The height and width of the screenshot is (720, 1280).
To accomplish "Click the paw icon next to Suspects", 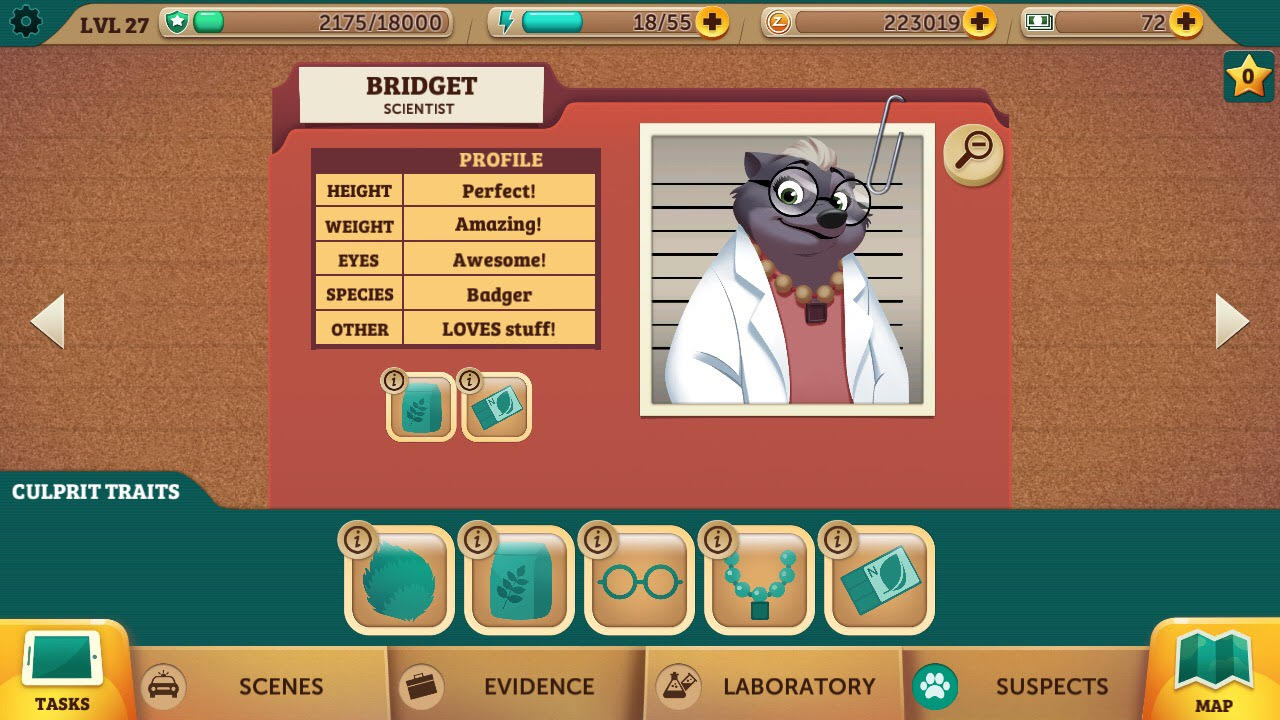I will (x=935, y=687).
